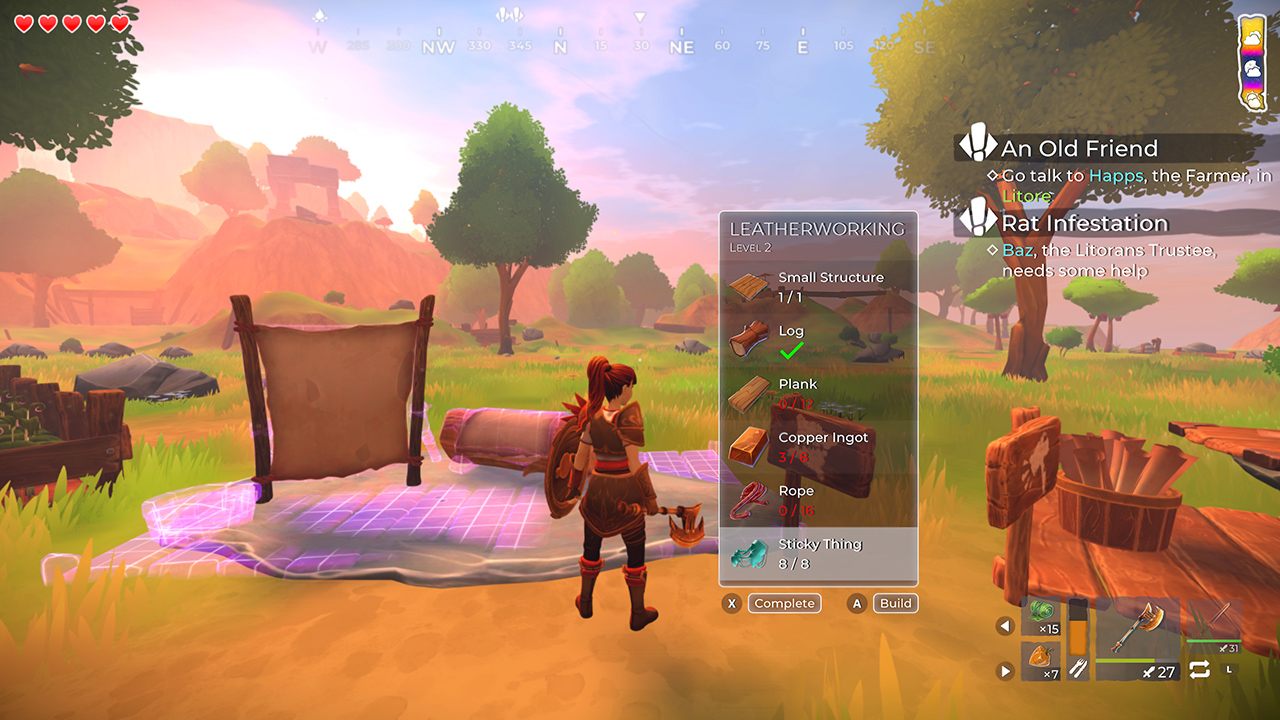Select the Plank requirement row
Viewport: 1280px width, 720px height.
pos(818,394)
